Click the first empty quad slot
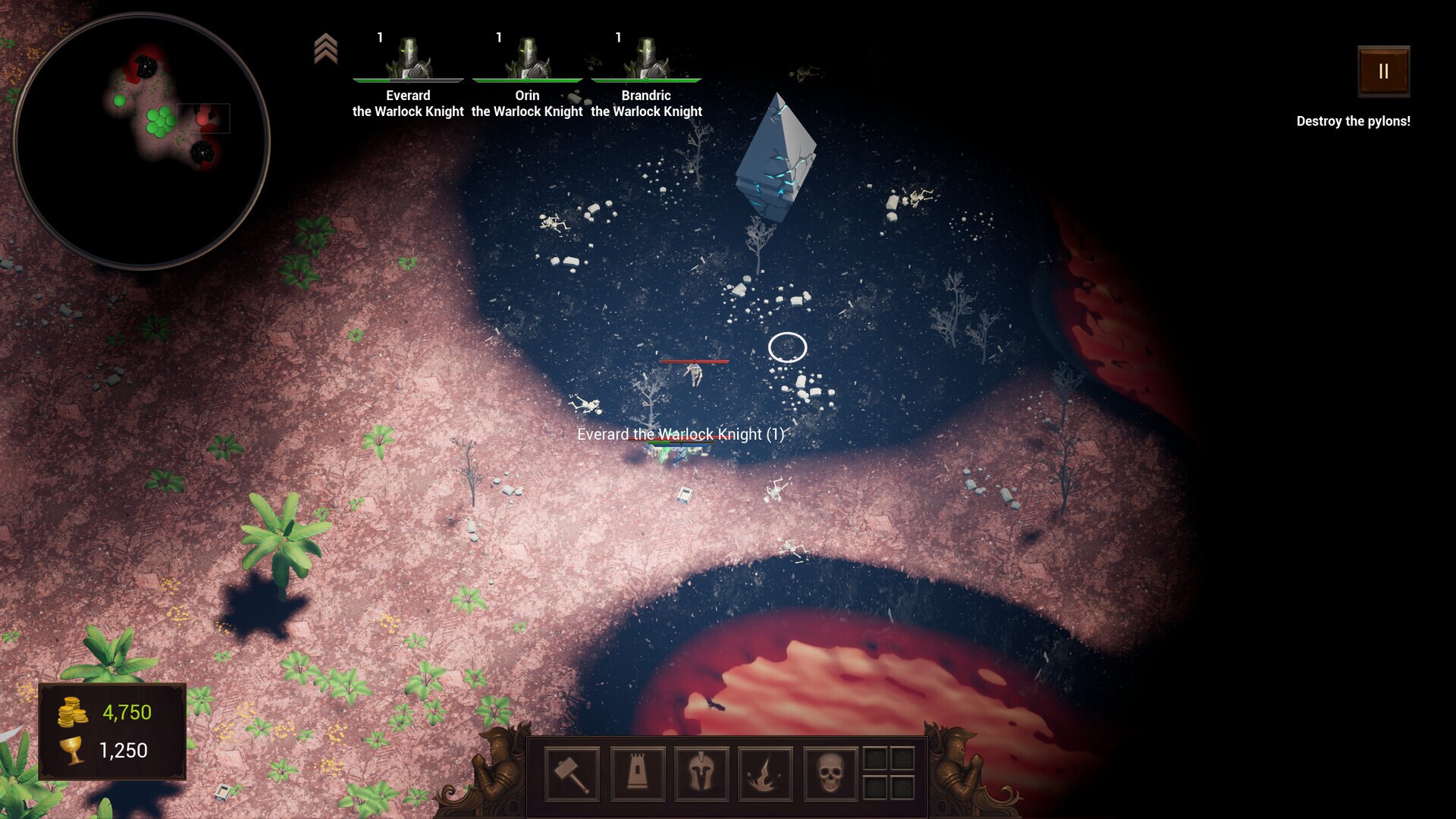 [877, 756]
